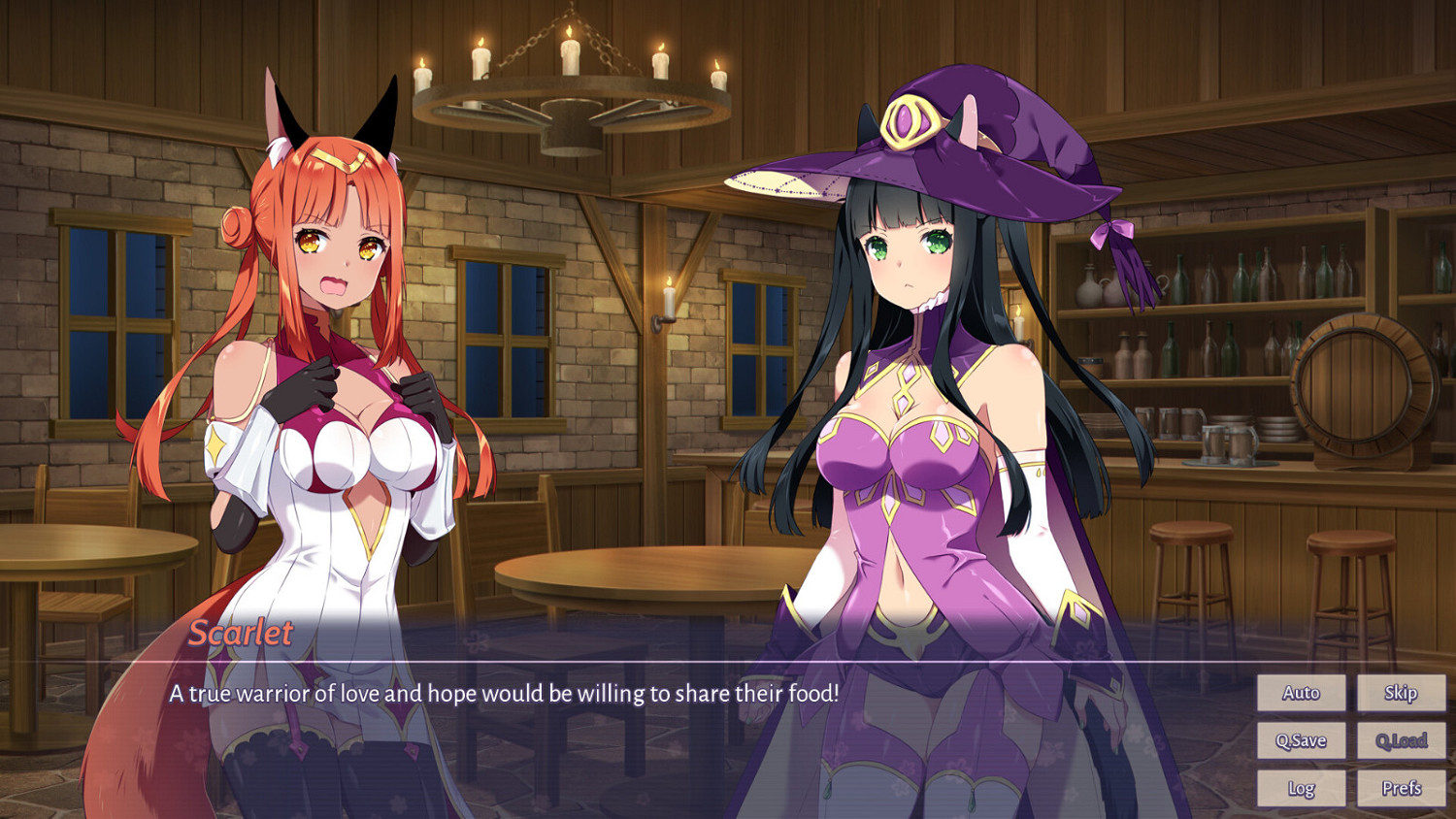
Task: Enable Auto mode for dialogue playback
Action: coord(1301,693)
